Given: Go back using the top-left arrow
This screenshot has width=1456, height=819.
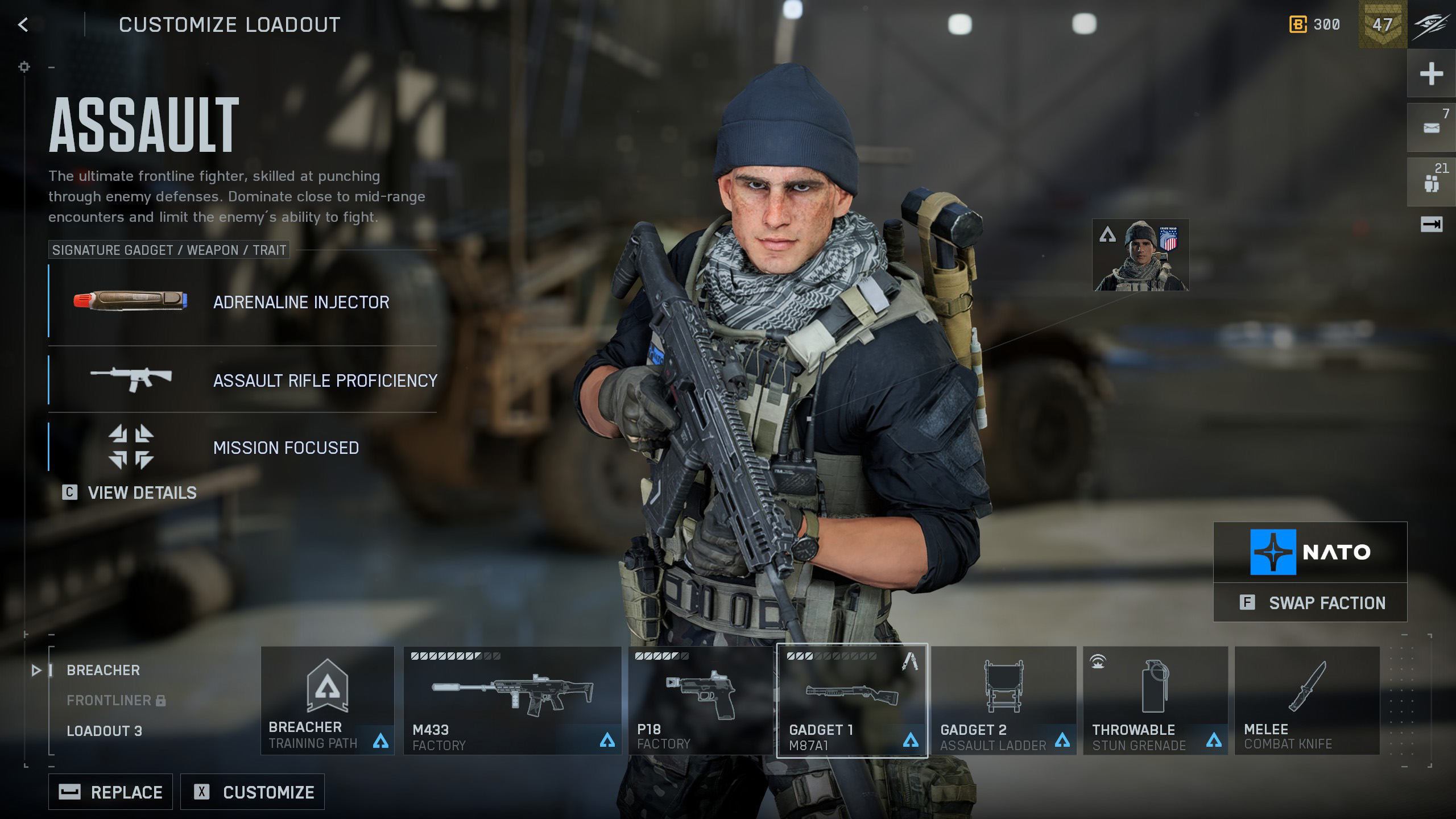Looking at the screenshot, I should tap(23, 24).
